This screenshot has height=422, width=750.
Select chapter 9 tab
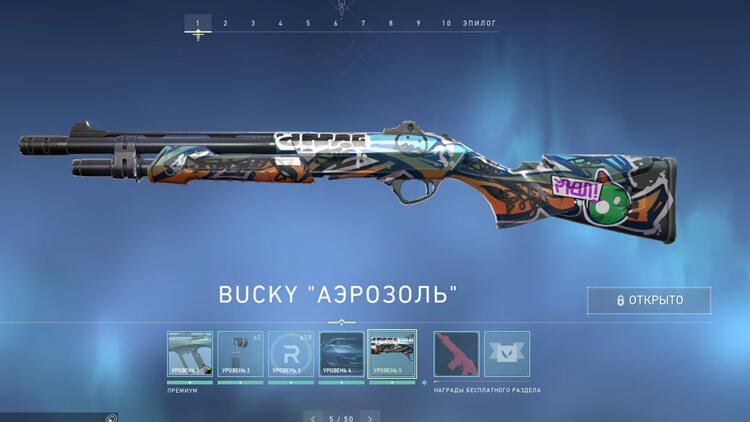(x=419, y=23)
